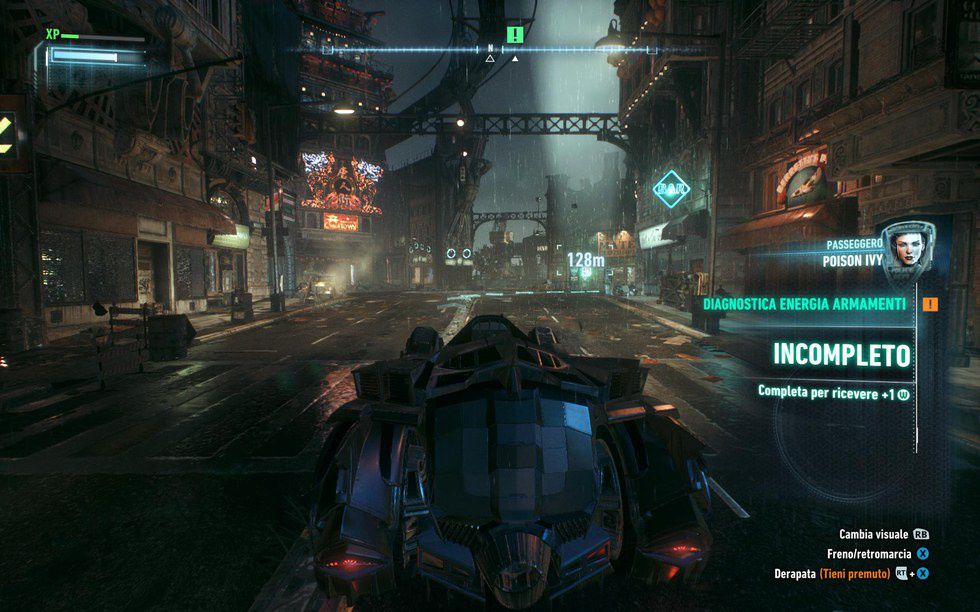This screenshot has width=980, height=612.
Task: Open the Diagnostica Energia Armamenti objective tracker
Action: [x=805, y=304]
